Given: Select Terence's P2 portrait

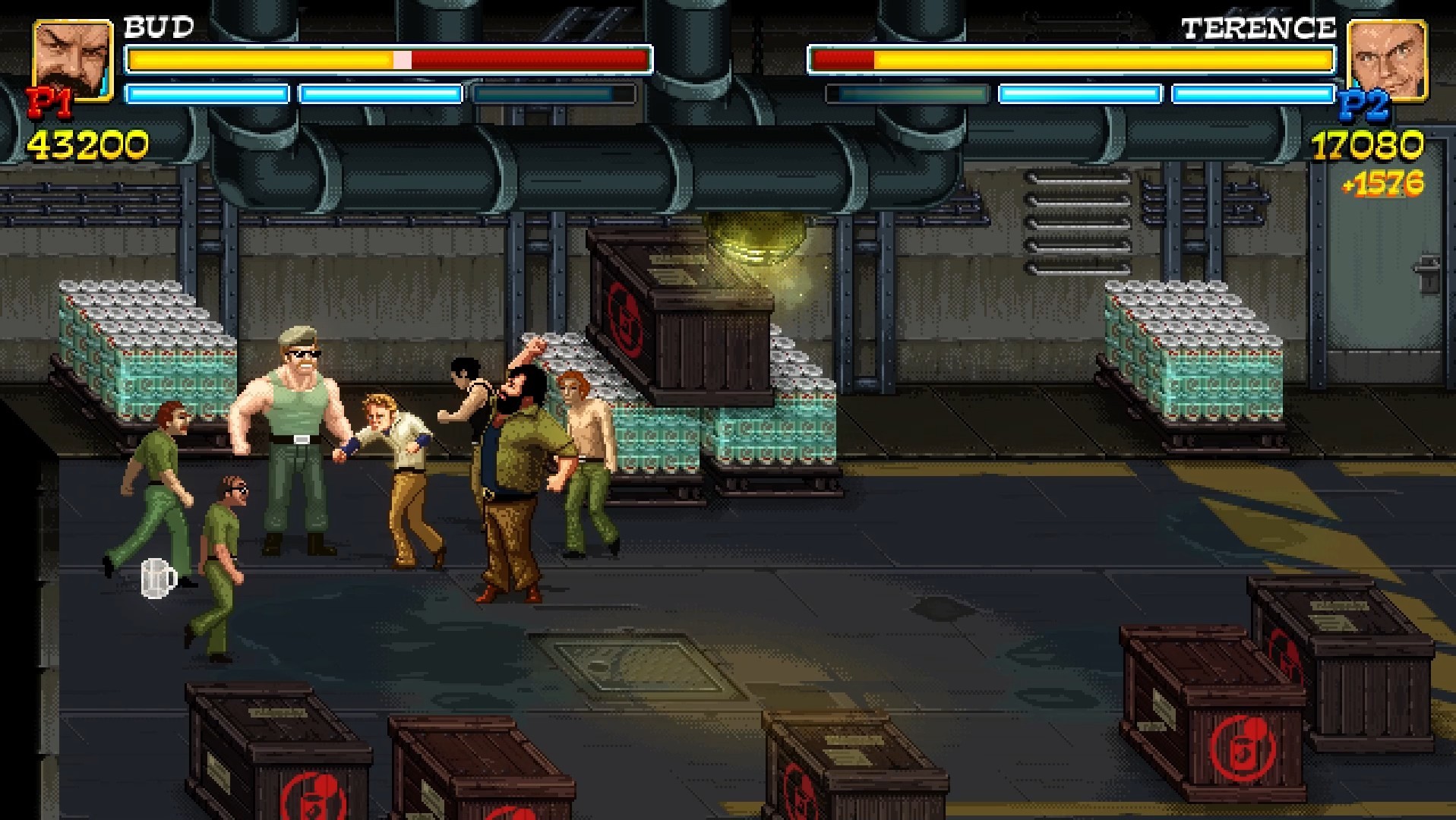Looking at the screenshot, I should pos(1386,61).
